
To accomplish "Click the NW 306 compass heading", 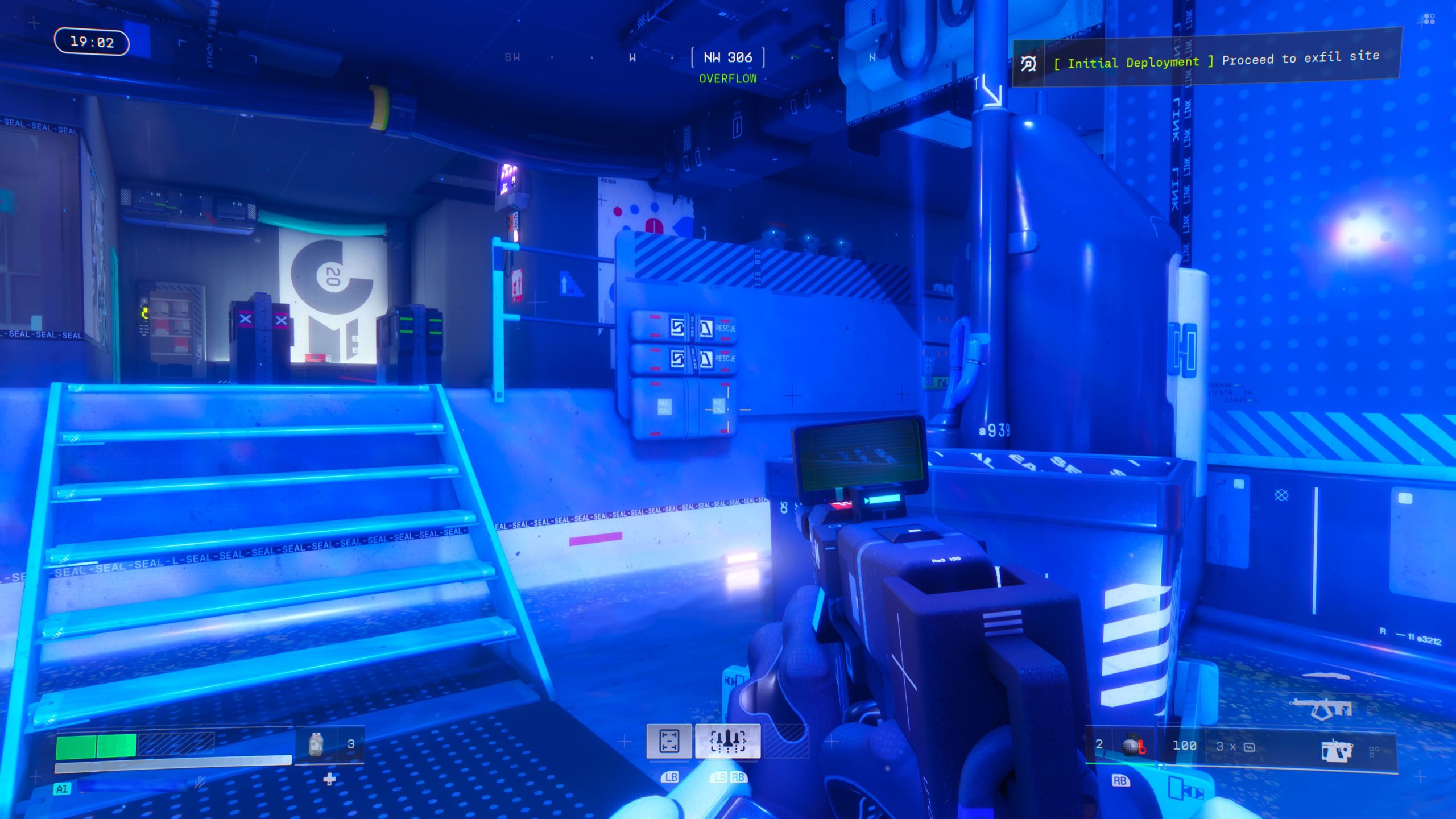I will 727,57.
